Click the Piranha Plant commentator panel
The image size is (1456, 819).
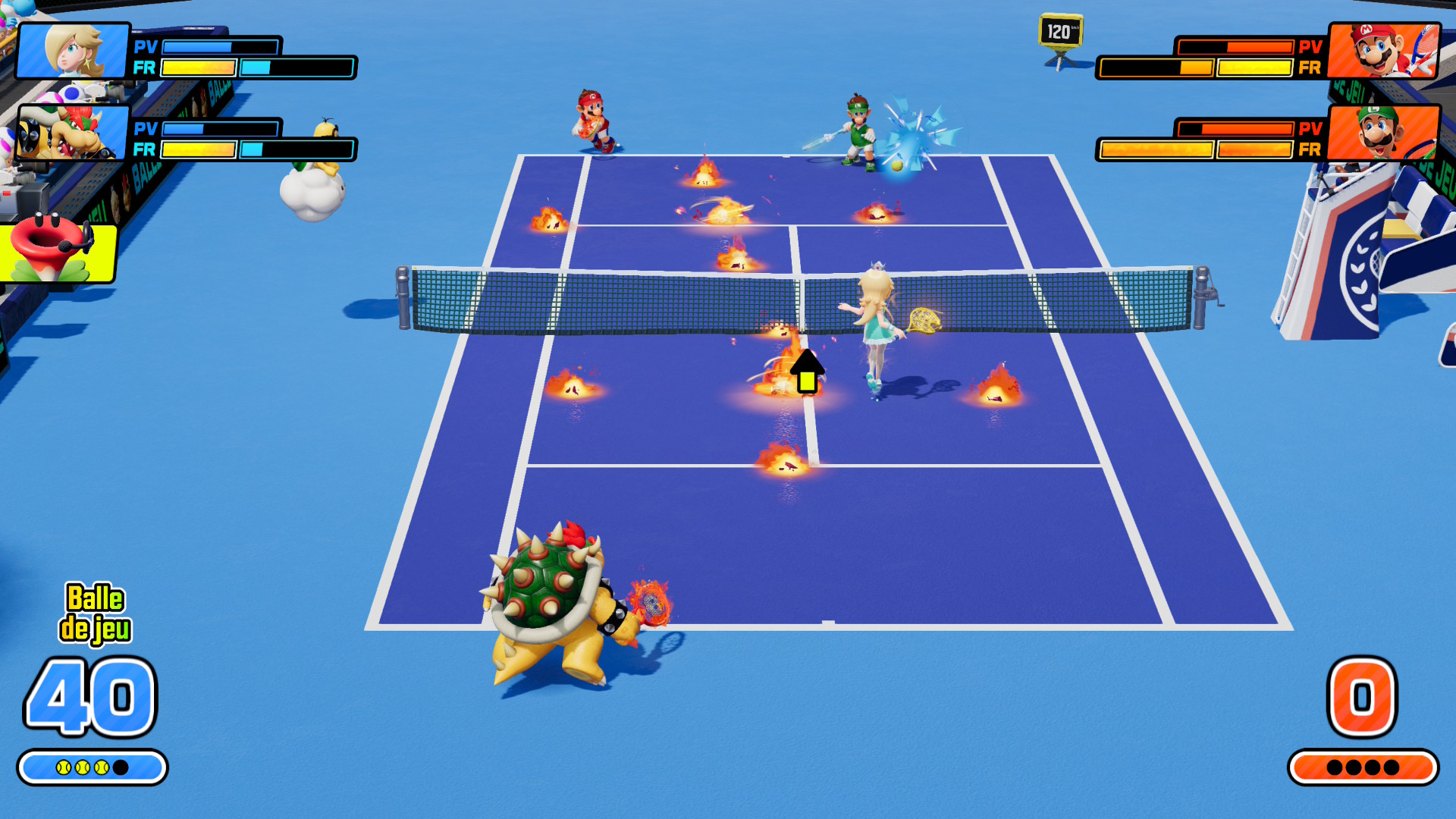[57, 252]
